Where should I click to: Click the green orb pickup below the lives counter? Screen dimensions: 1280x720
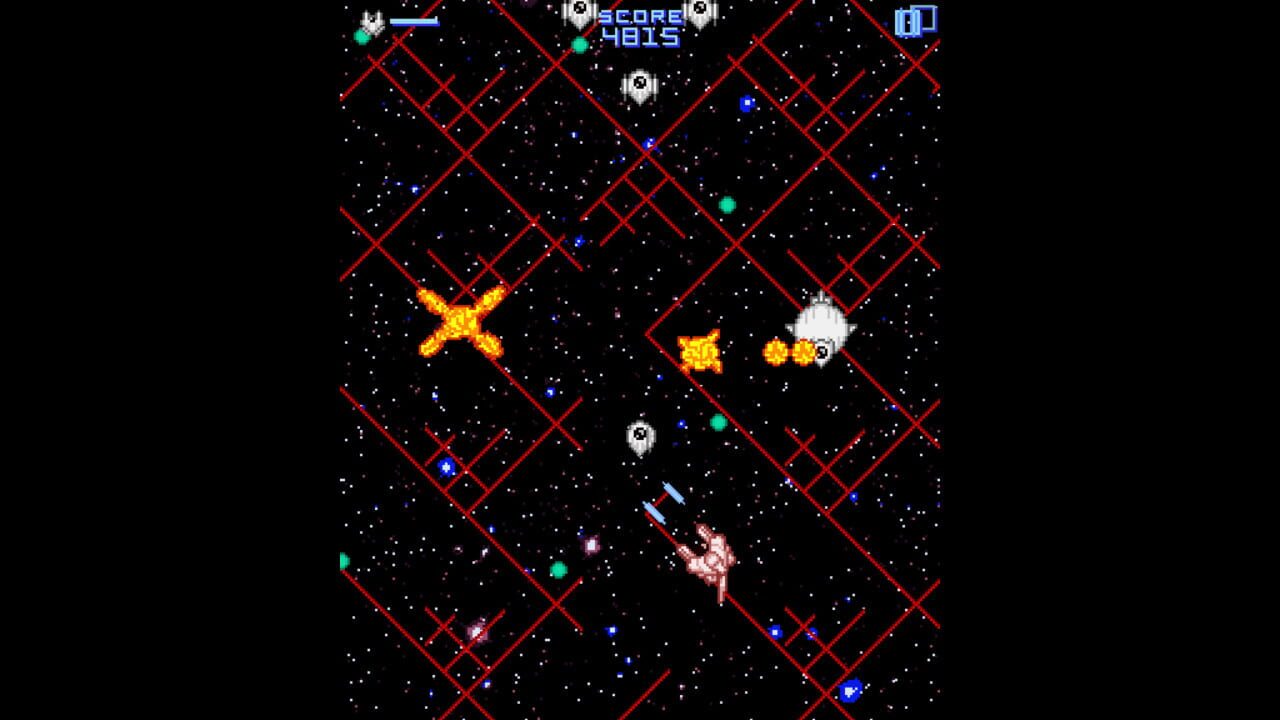pos(362,37)
